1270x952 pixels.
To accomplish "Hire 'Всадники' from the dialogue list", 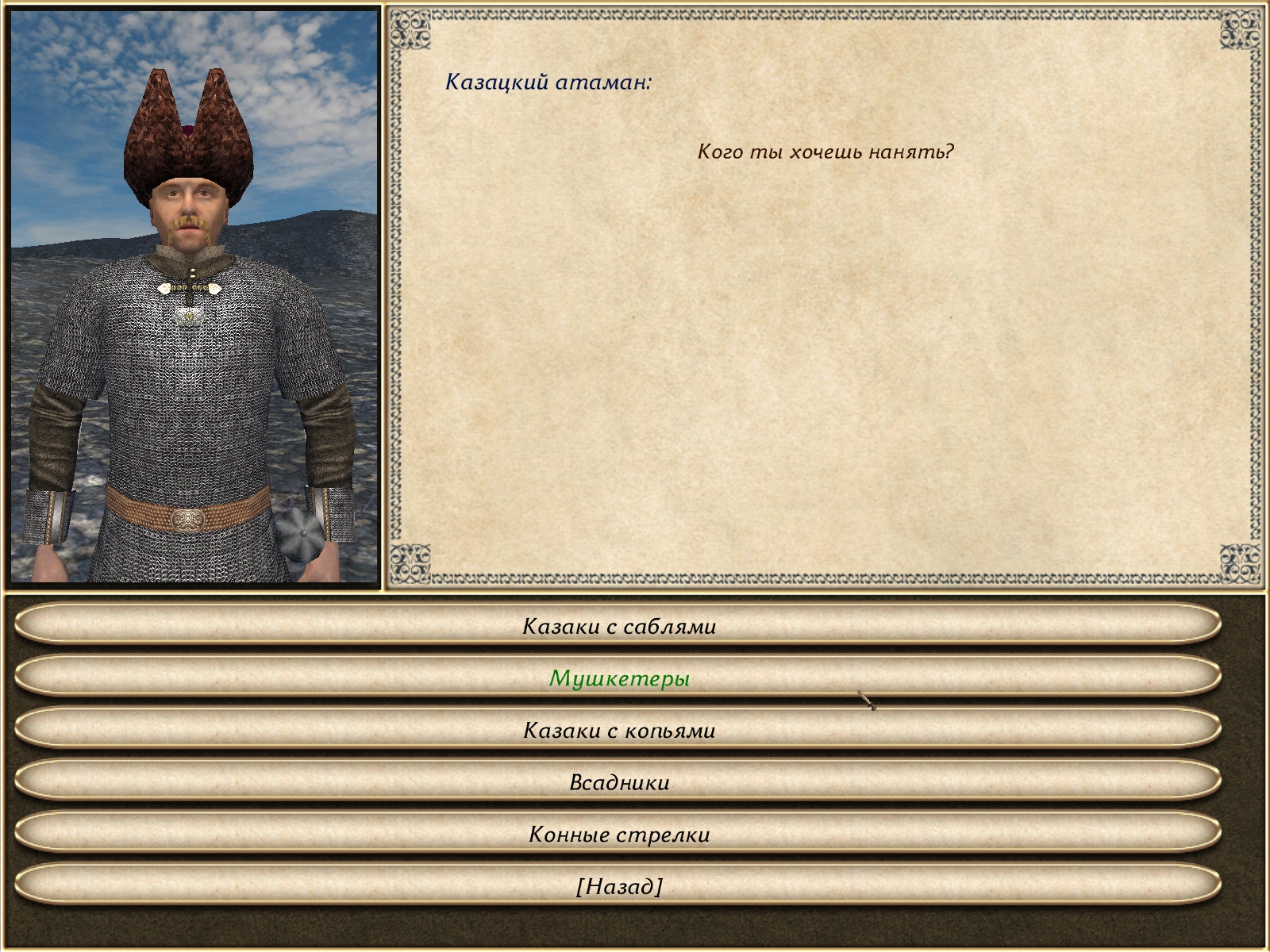I will pos(619,782).
